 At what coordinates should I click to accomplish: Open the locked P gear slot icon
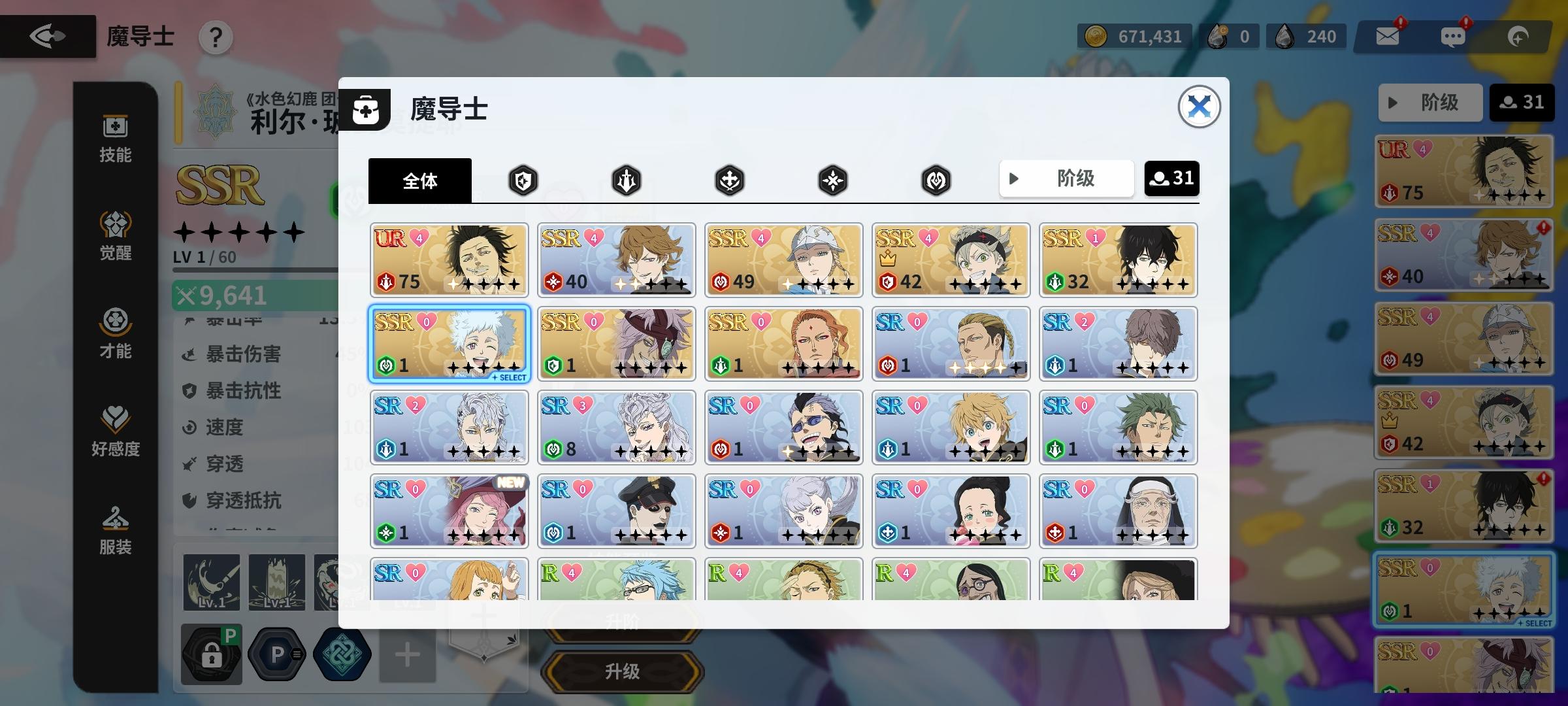(x=210, y=654)
